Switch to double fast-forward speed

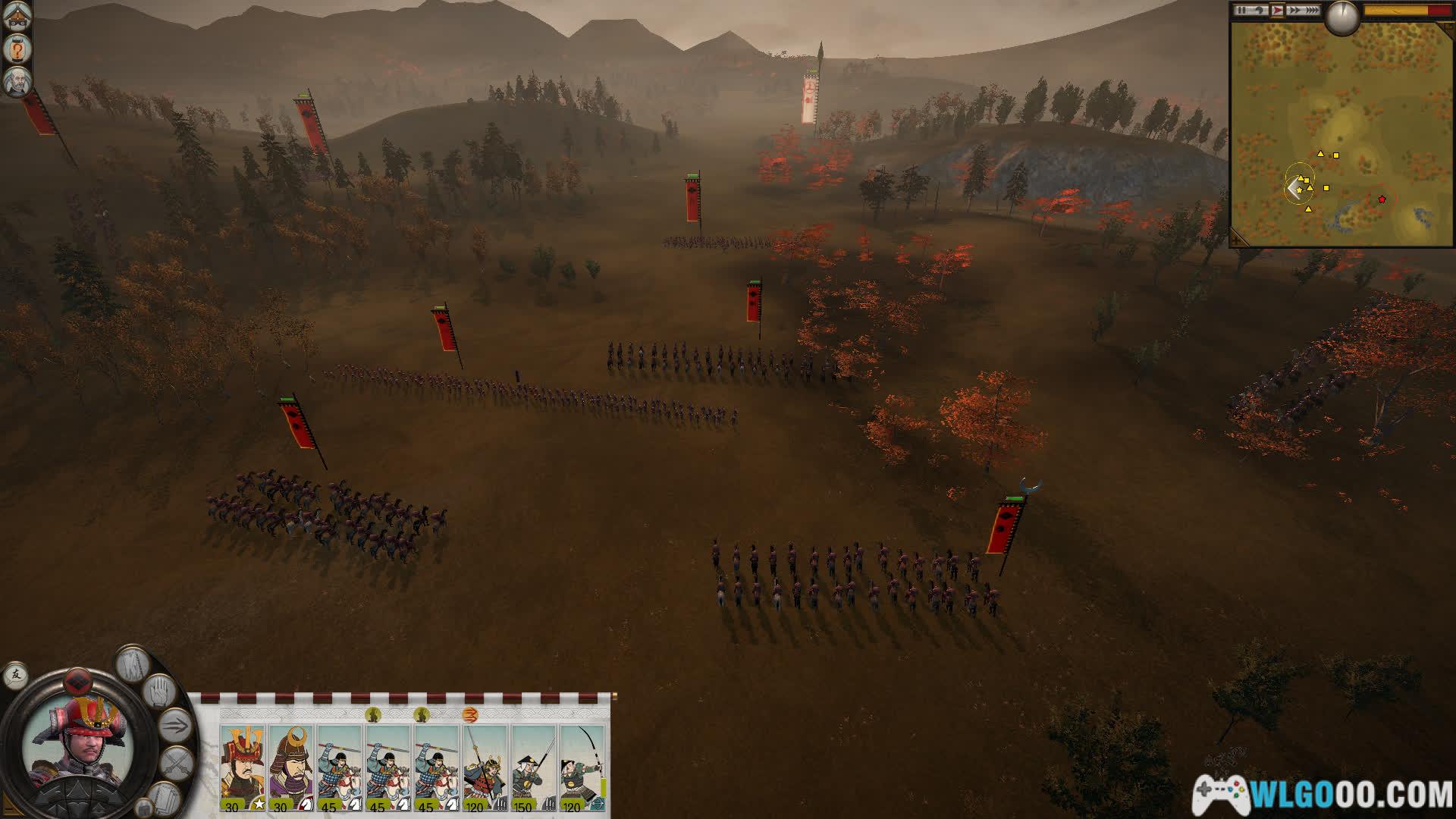click(x=1295, y=11)
